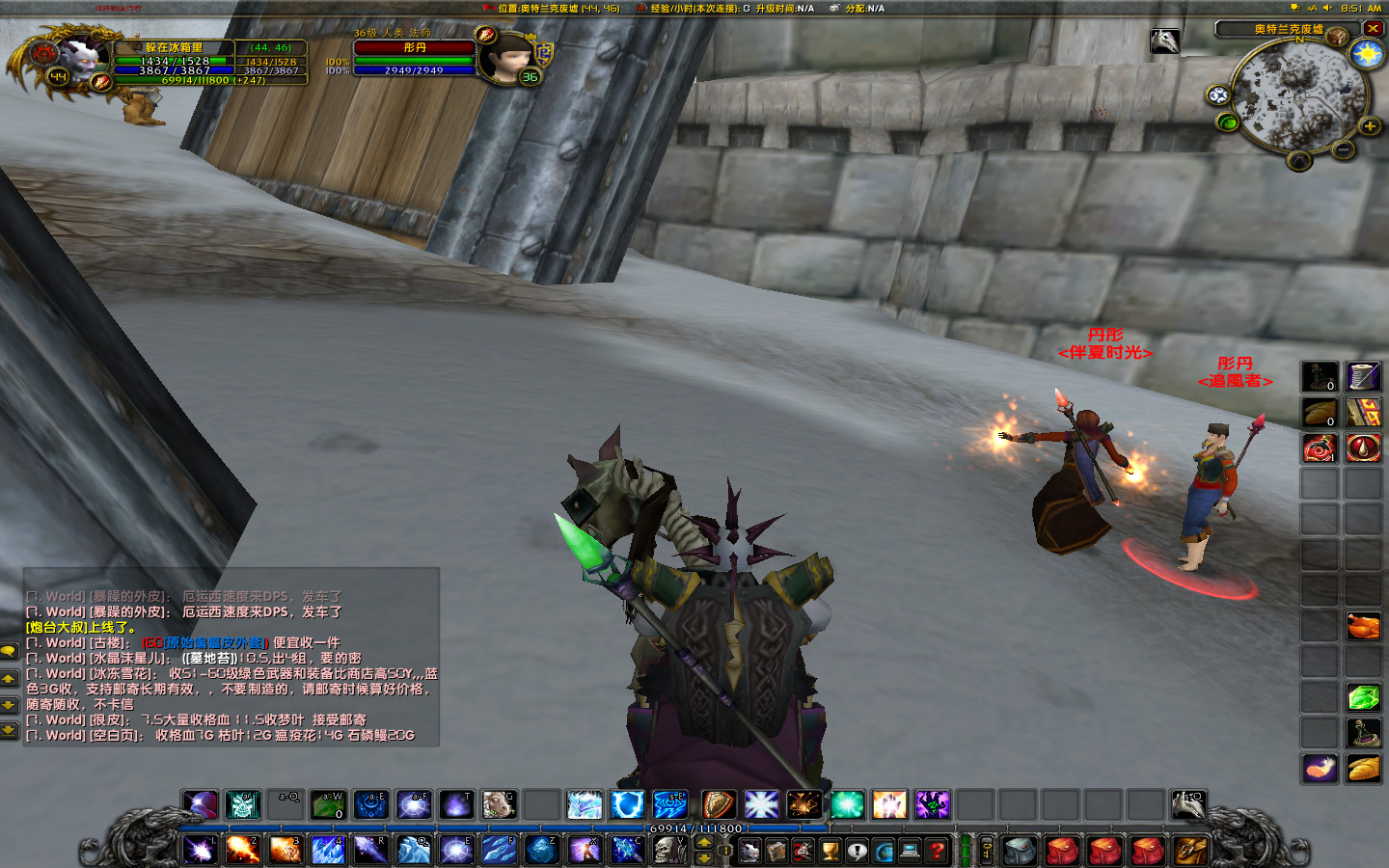
Task: Click the green tracking icon on the minimap rim
Action: point(1227,123)
